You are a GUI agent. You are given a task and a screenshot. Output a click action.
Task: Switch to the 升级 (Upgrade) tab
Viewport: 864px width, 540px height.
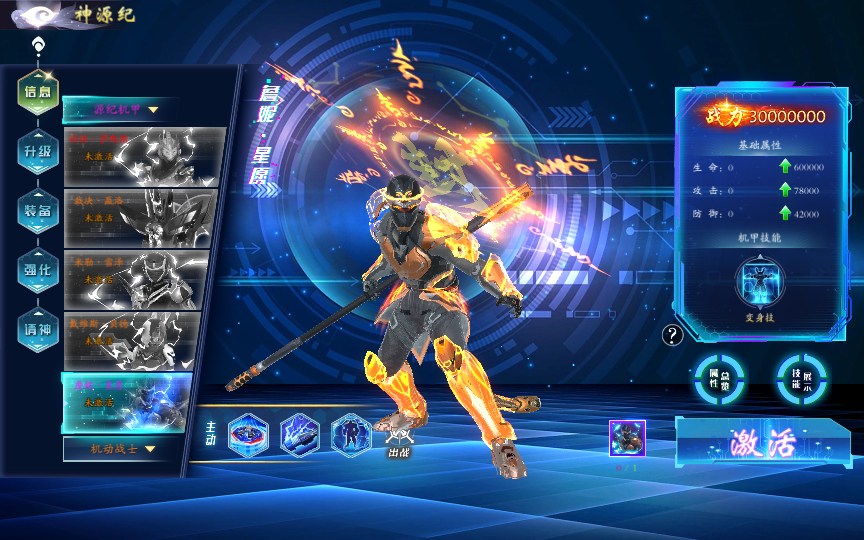pos(37,151)
